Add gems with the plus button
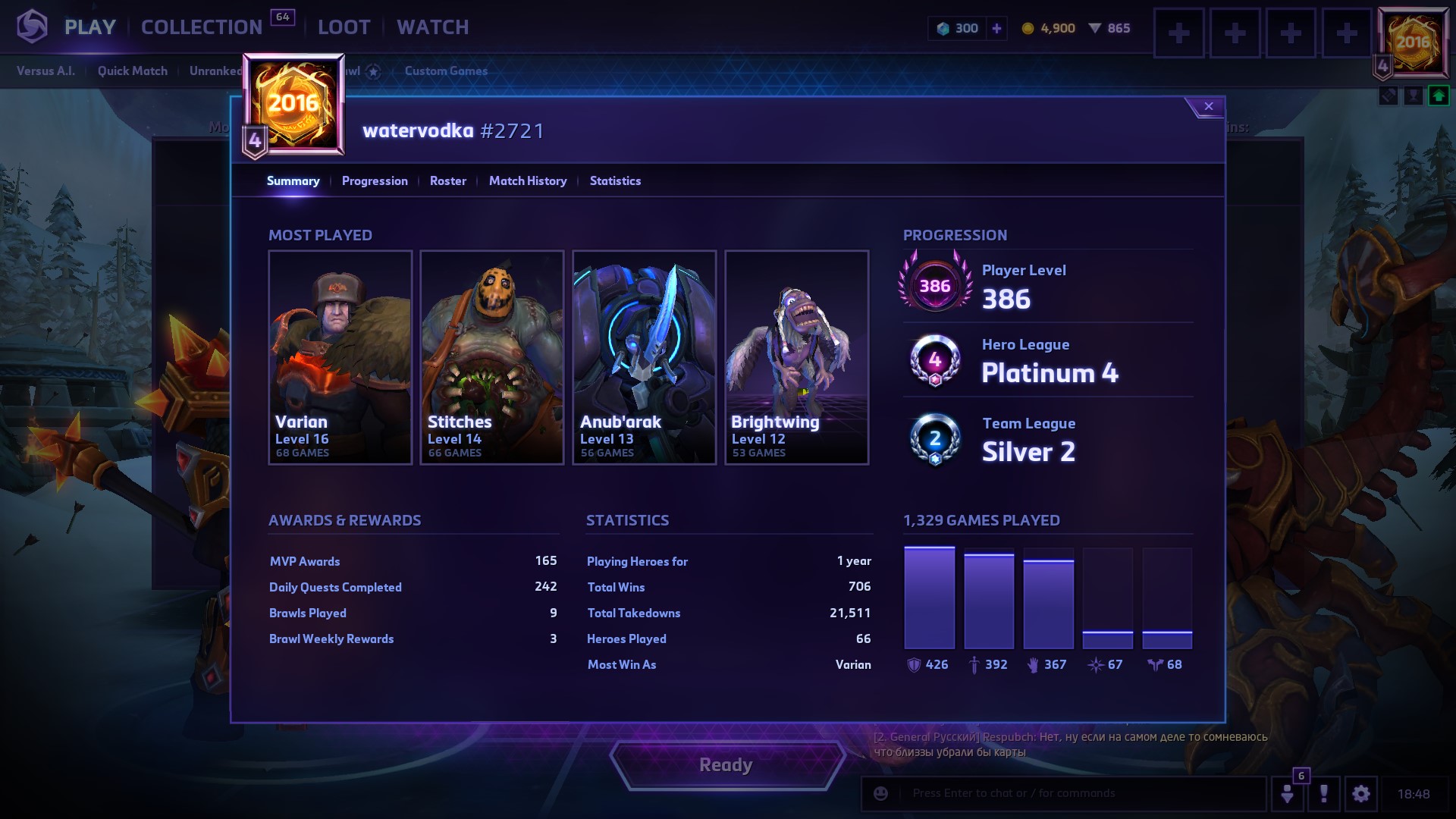 point(996,29)
